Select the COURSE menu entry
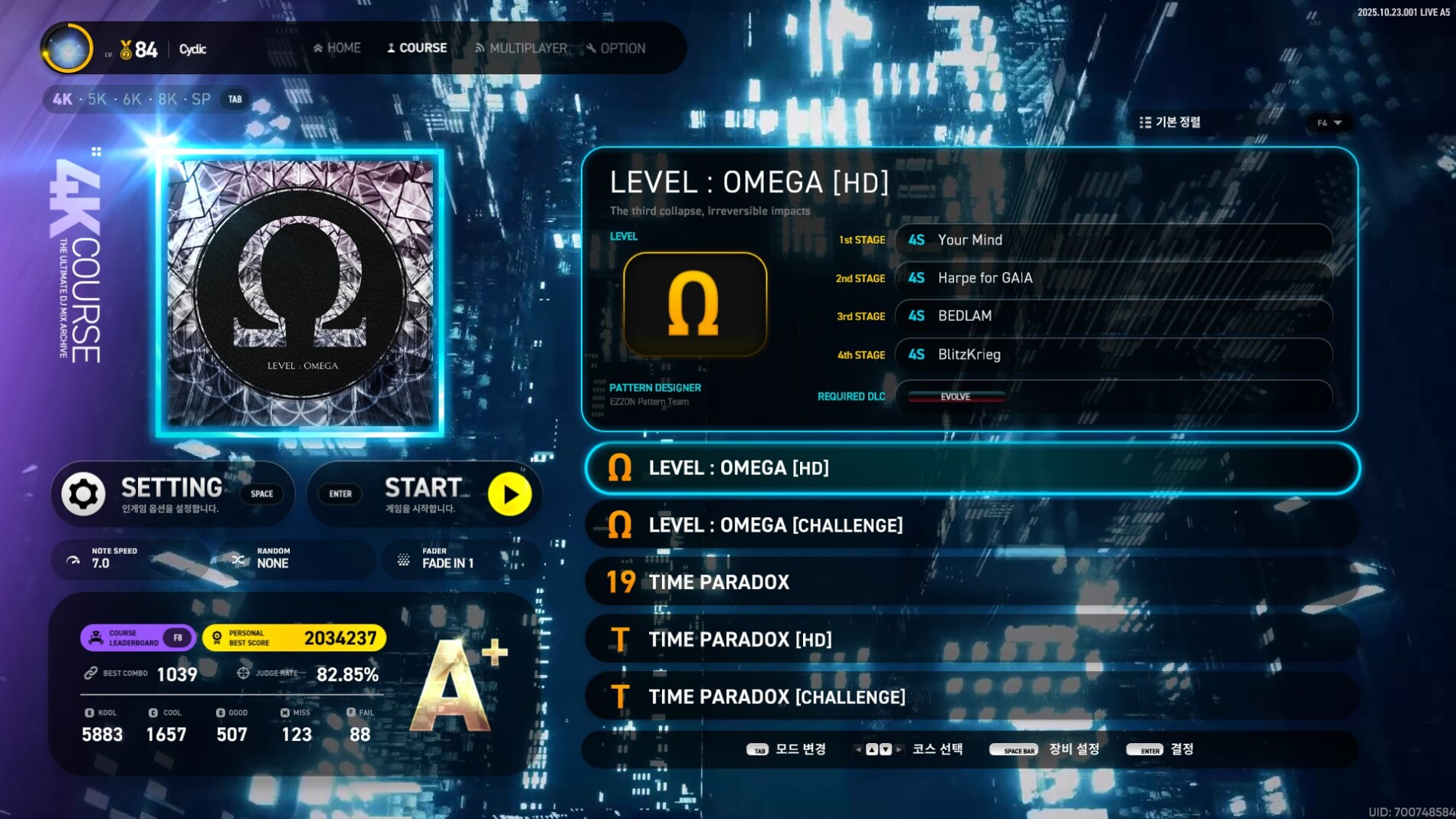 [417, 48]
